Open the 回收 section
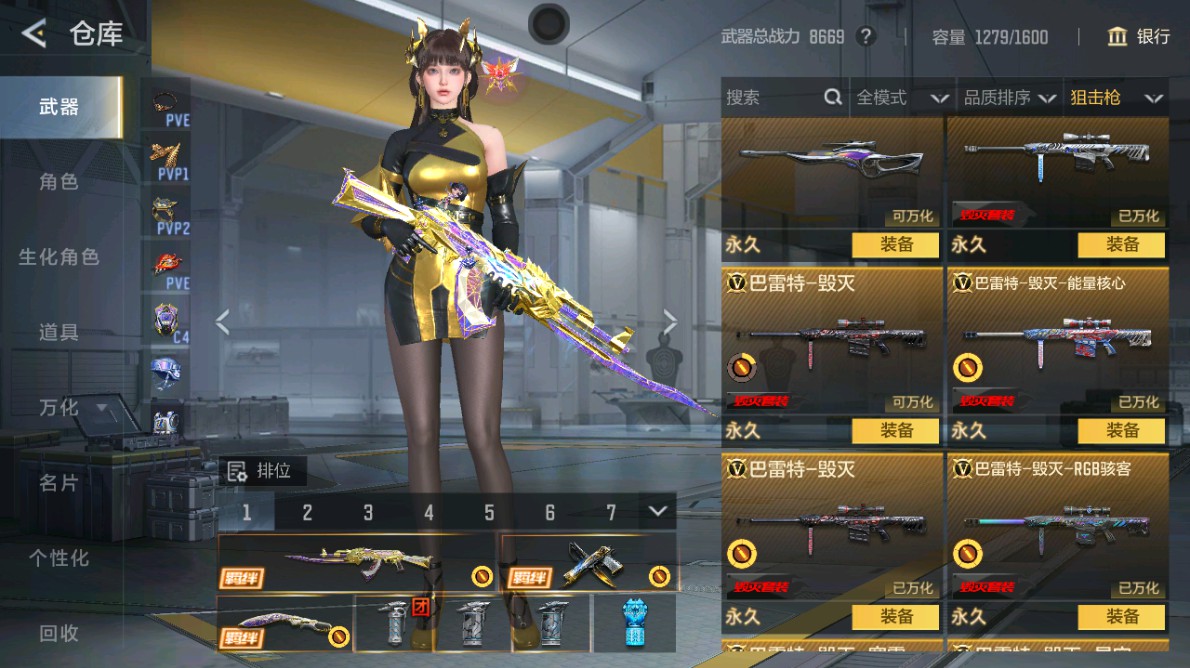The height and width of the screenshot is (668, 1190). [x=59, y=633]
